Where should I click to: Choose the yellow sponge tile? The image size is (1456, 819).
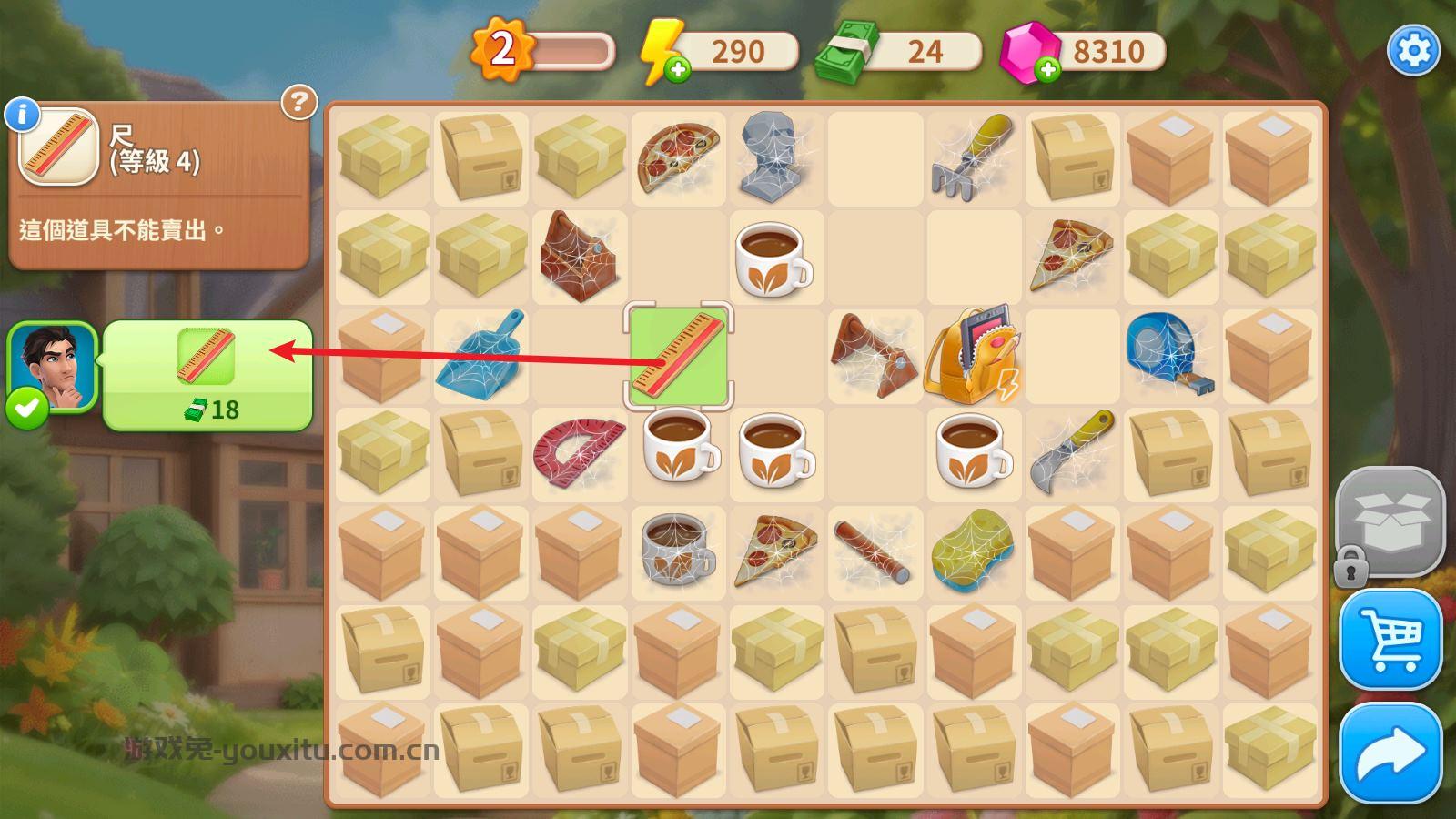972,551
